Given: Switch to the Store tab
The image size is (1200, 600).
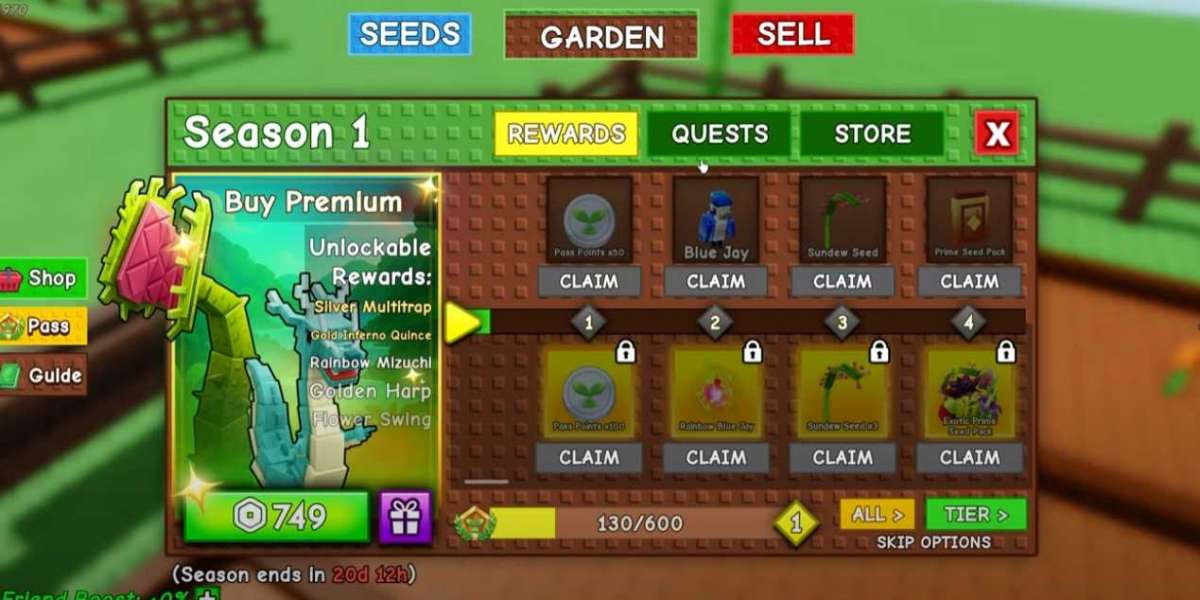Looking at the screenshot, I should [x=872, y=134].
